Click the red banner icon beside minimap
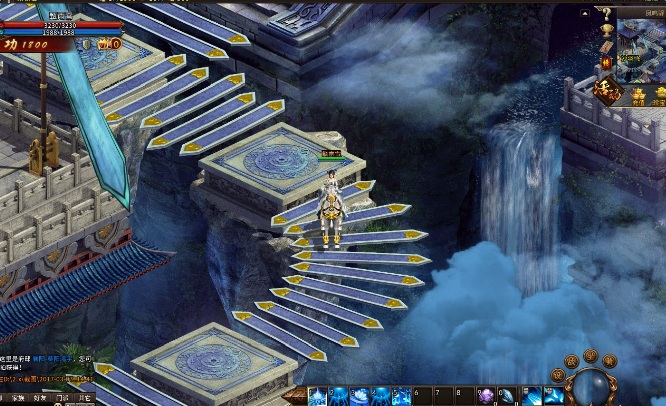The width and height of the screenshot is (666, 406). click(606, 61)
